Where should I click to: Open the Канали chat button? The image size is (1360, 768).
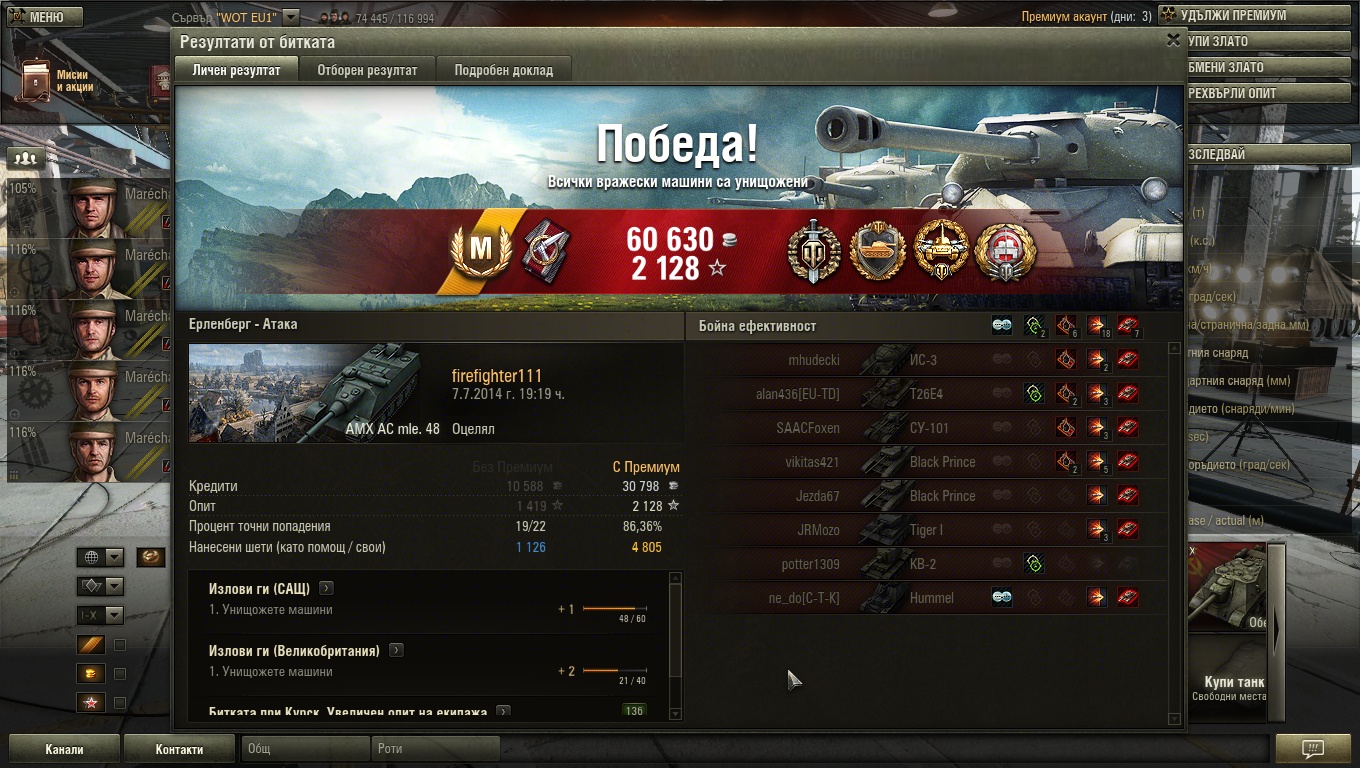(64, 749)
